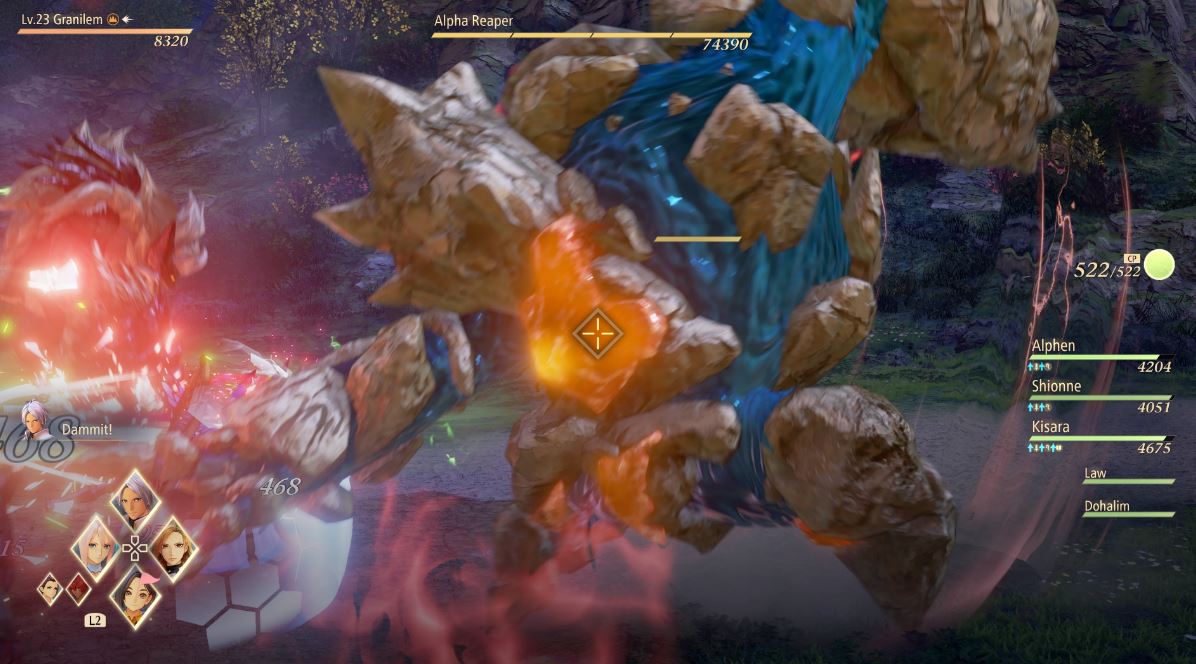Choose the small red-tinted reserve portrait
Image resolution: width=1196 pixels, height=664 pixels.
click(x=78, y=589)
